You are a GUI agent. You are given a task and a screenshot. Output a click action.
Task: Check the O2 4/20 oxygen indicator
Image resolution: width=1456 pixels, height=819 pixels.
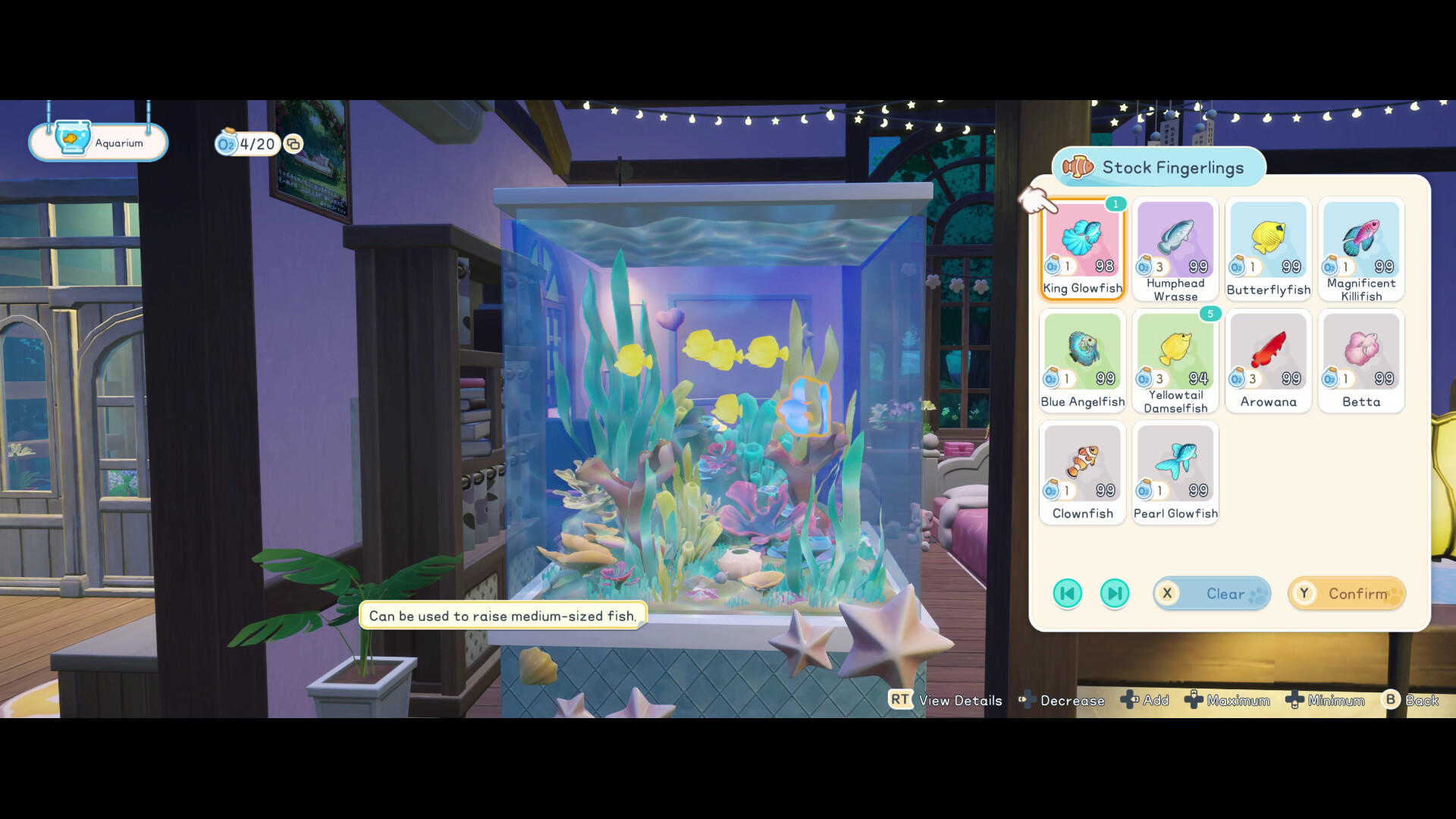click(246, 144)
